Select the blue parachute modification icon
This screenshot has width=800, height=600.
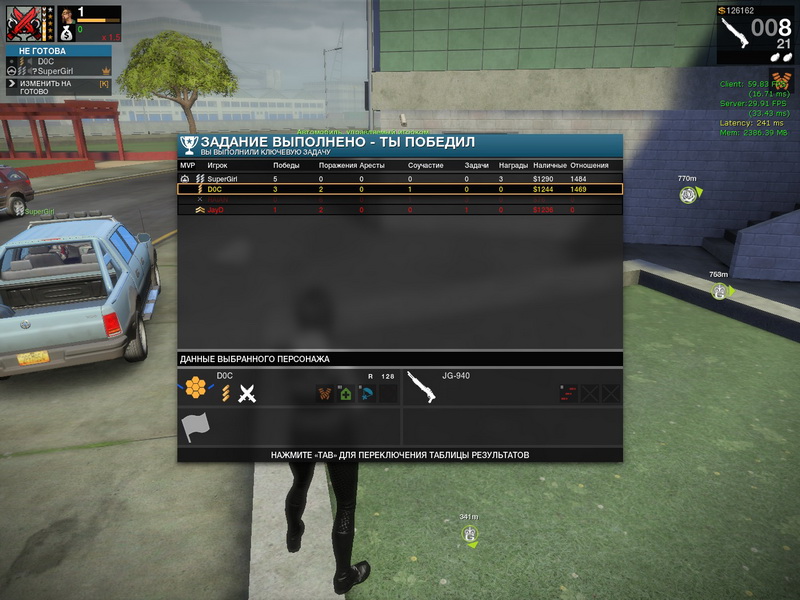pos(366,394)
